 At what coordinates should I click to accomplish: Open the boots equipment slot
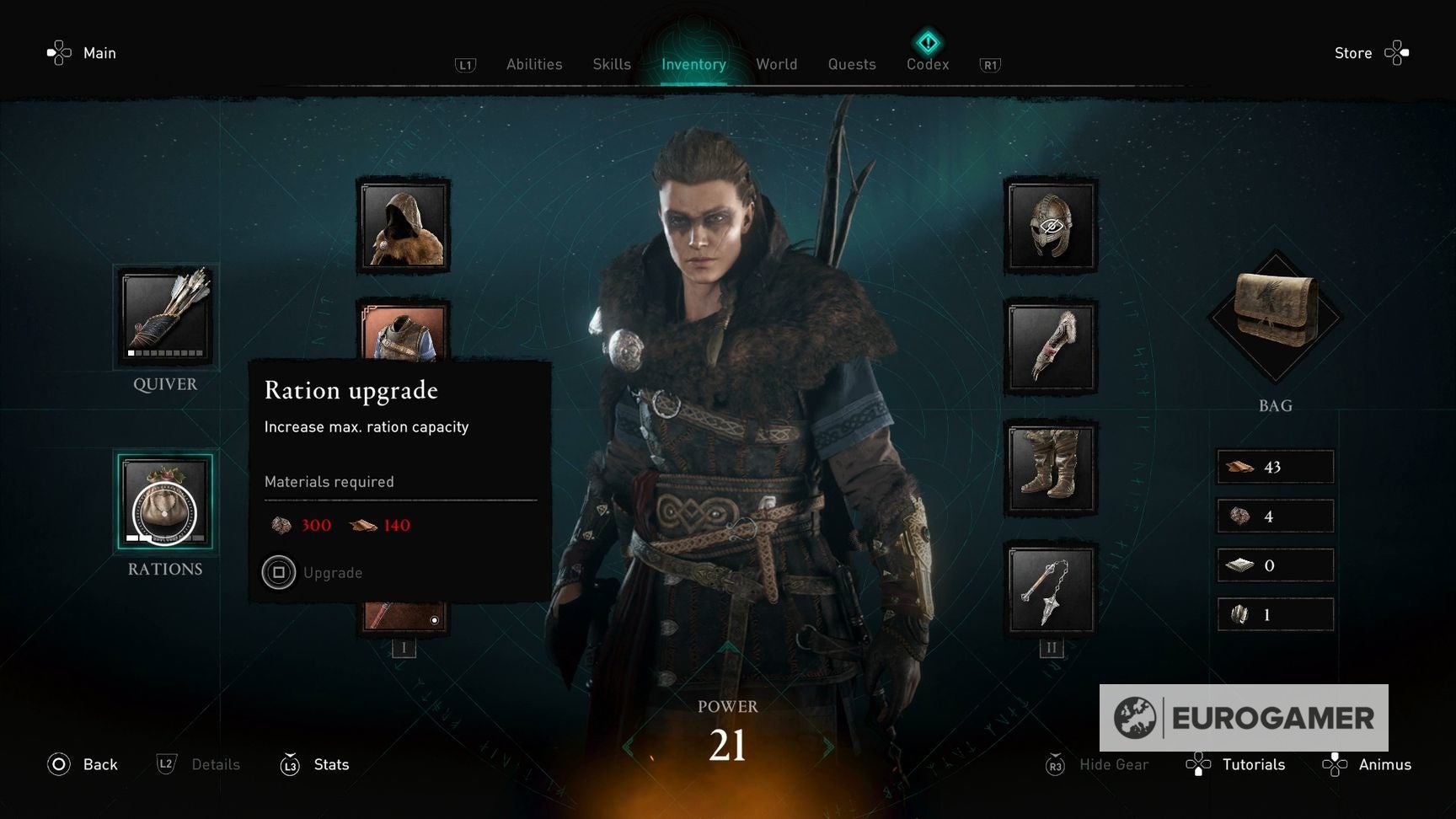[1052, 468]
